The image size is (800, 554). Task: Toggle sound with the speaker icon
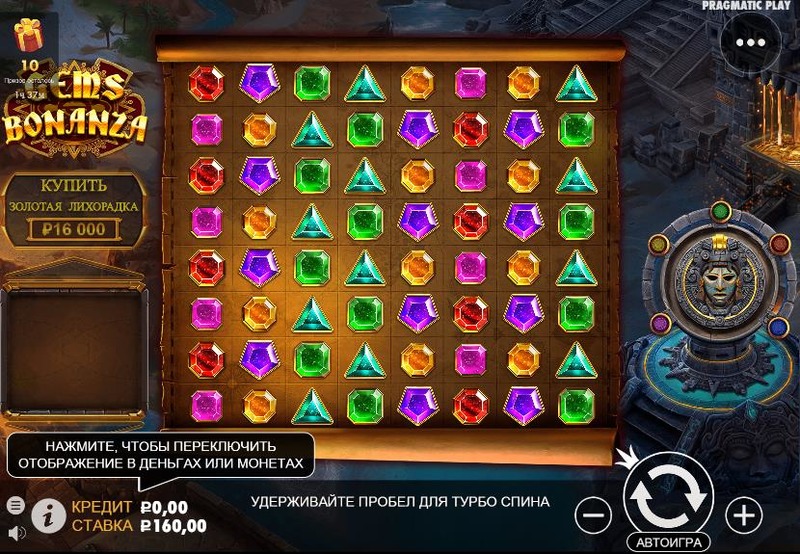(x=15, y=532)
